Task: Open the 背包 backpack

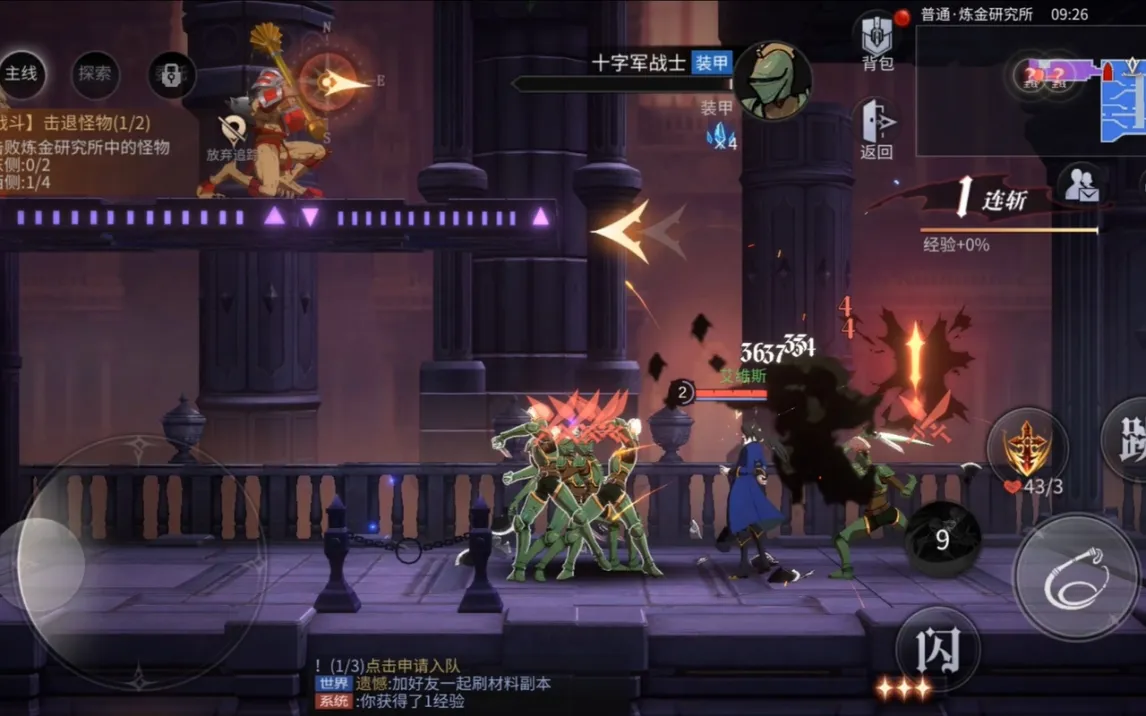Action: point(877,42)
